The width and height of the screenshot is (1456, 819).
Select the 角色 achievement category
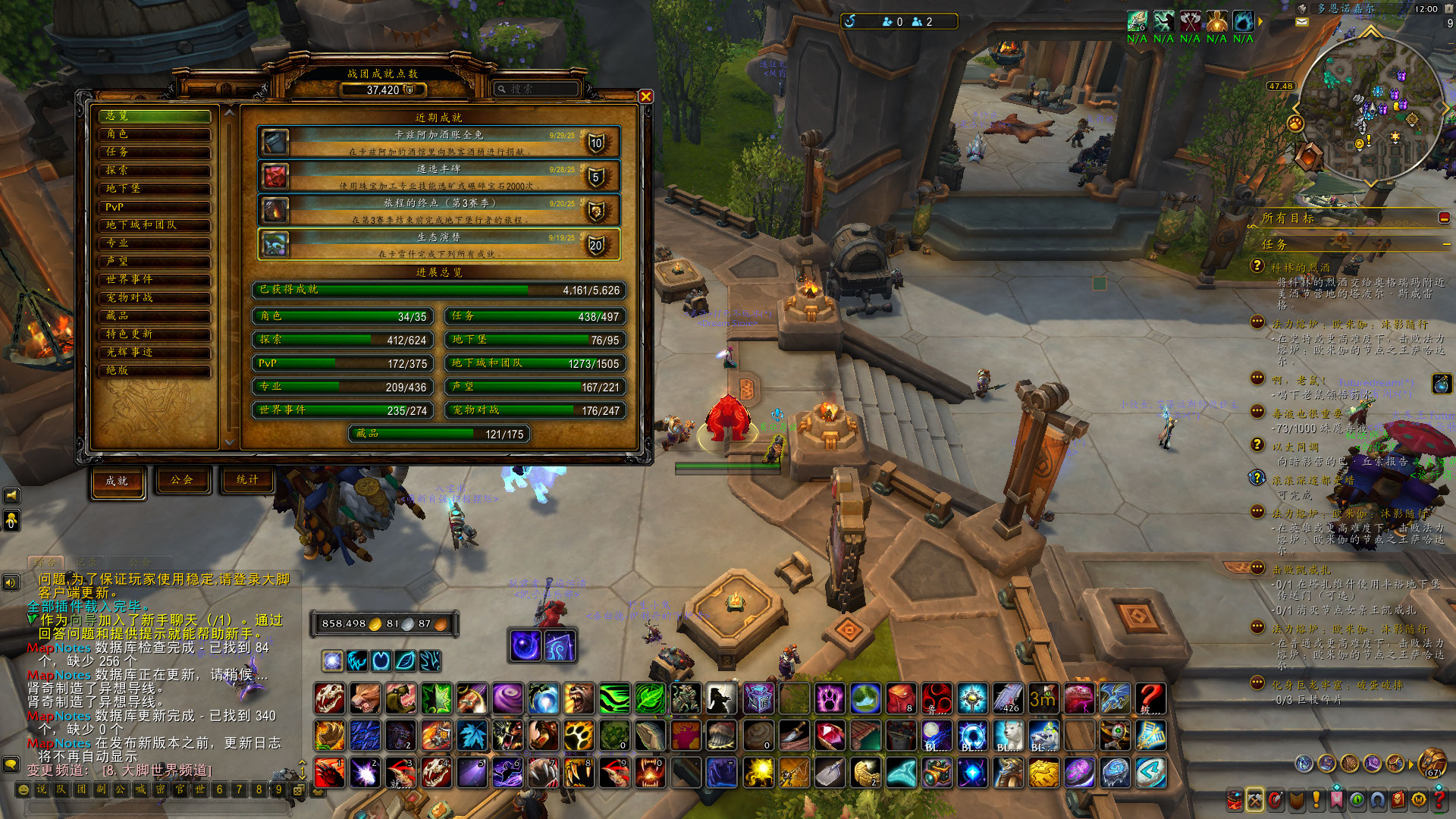coord(155,134)
